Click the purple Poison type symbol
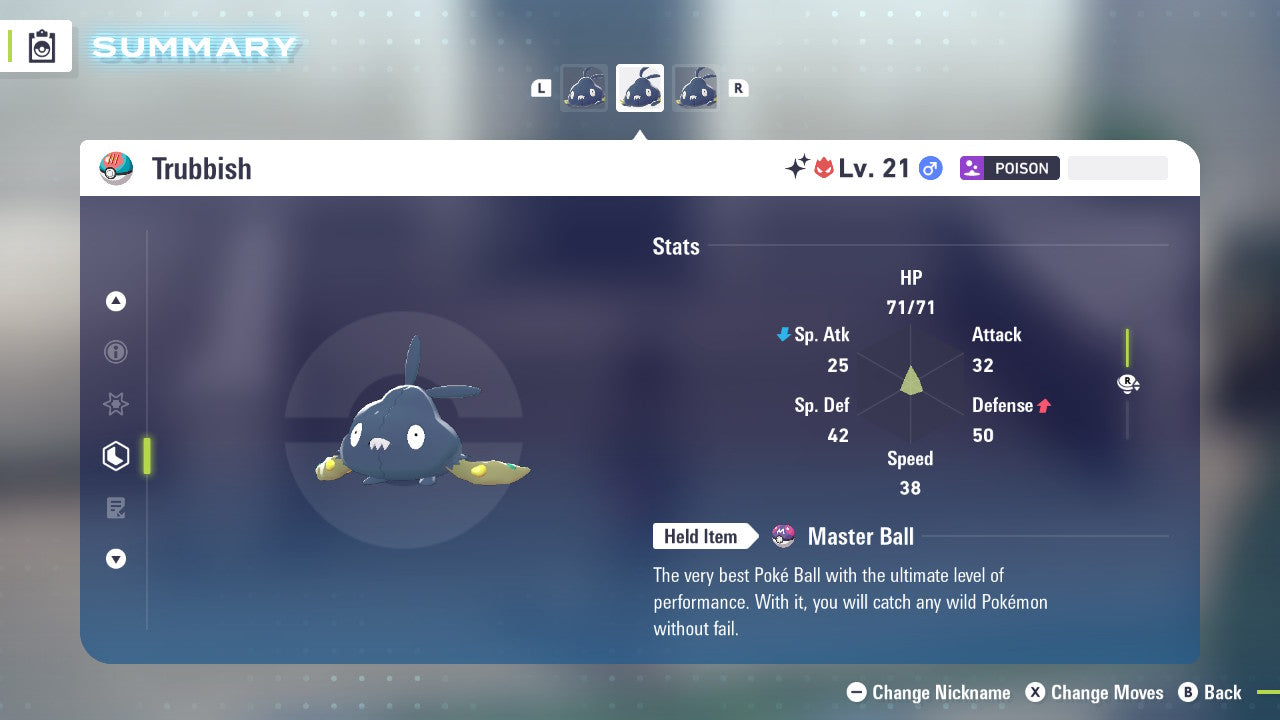Image resolution: width=1280 pixels, height=720 pixels. coord(975,167)
